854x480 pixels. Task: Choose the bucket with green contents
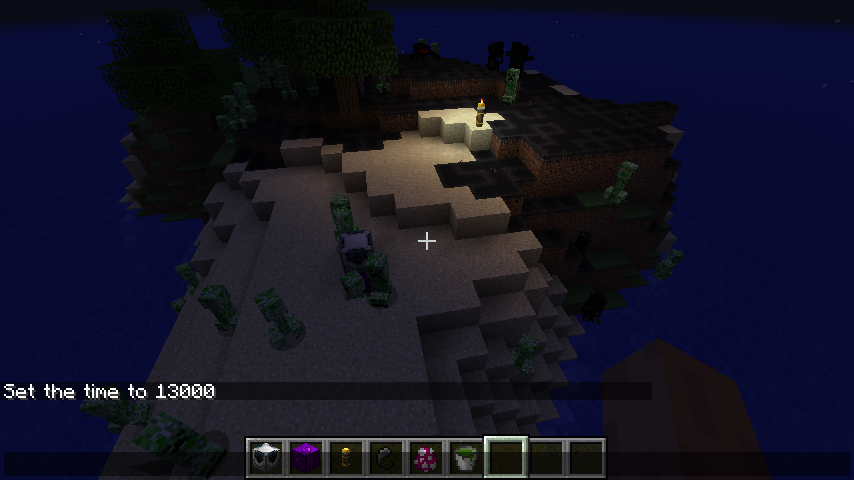(466, 458)
